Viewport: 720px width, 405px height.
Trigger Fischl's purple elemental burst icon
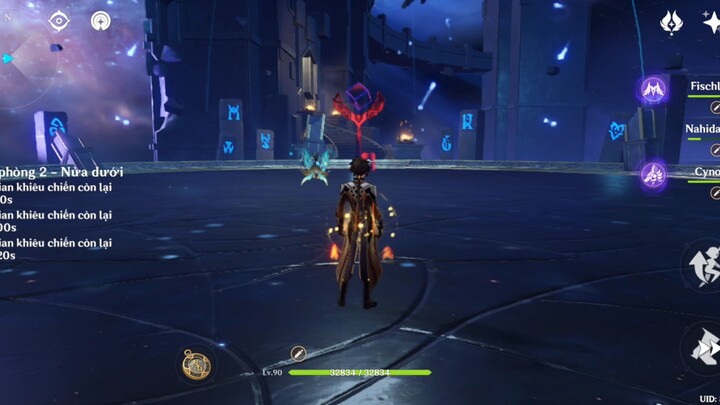click(655, 90)
